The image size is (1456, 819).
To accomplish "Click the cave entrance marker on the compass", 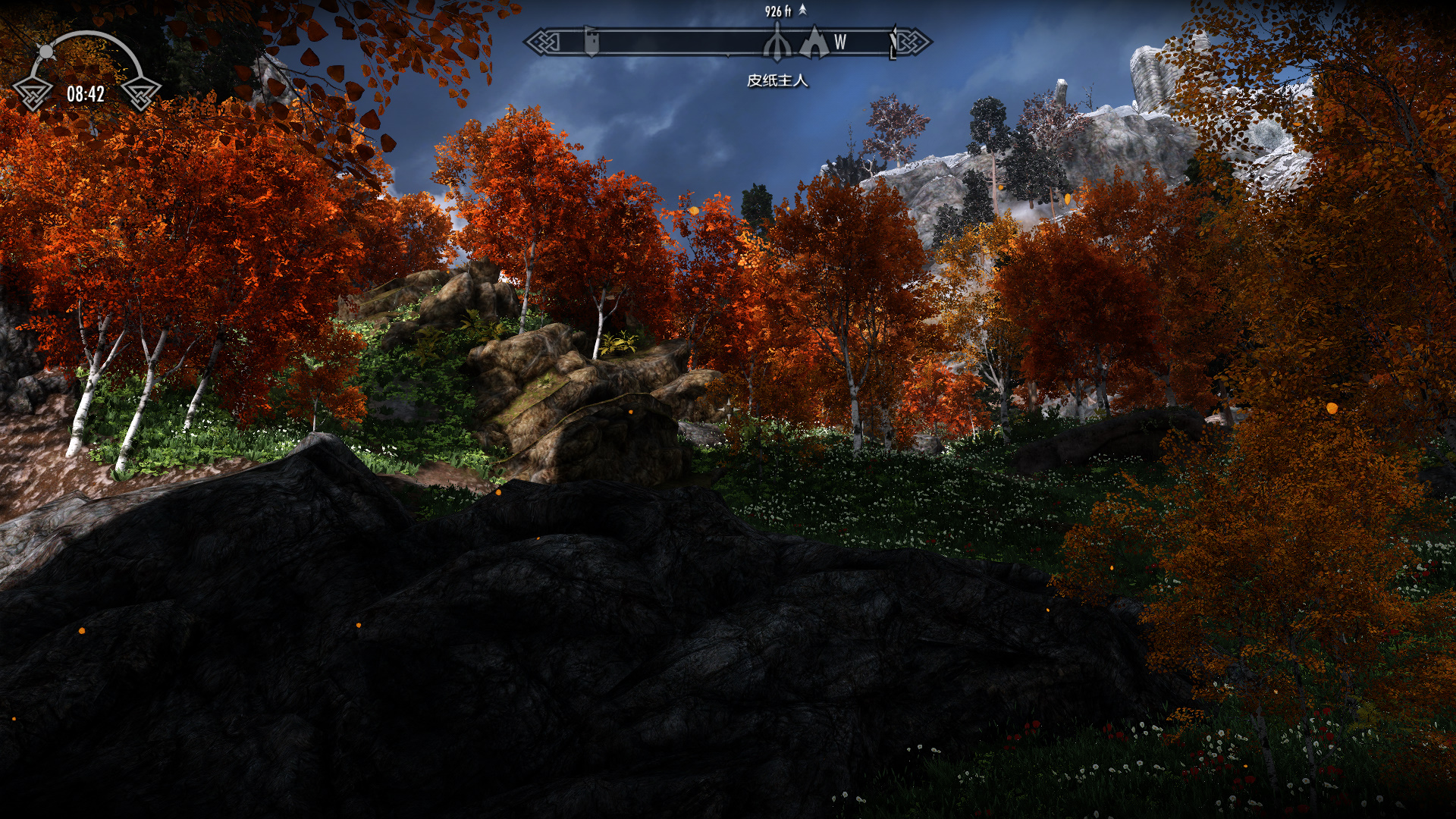I will click(814, 42).
